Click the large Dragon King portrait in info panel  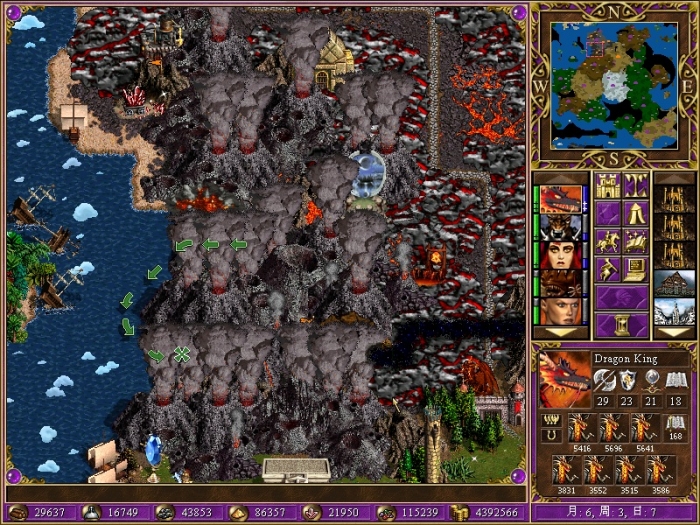564,379
